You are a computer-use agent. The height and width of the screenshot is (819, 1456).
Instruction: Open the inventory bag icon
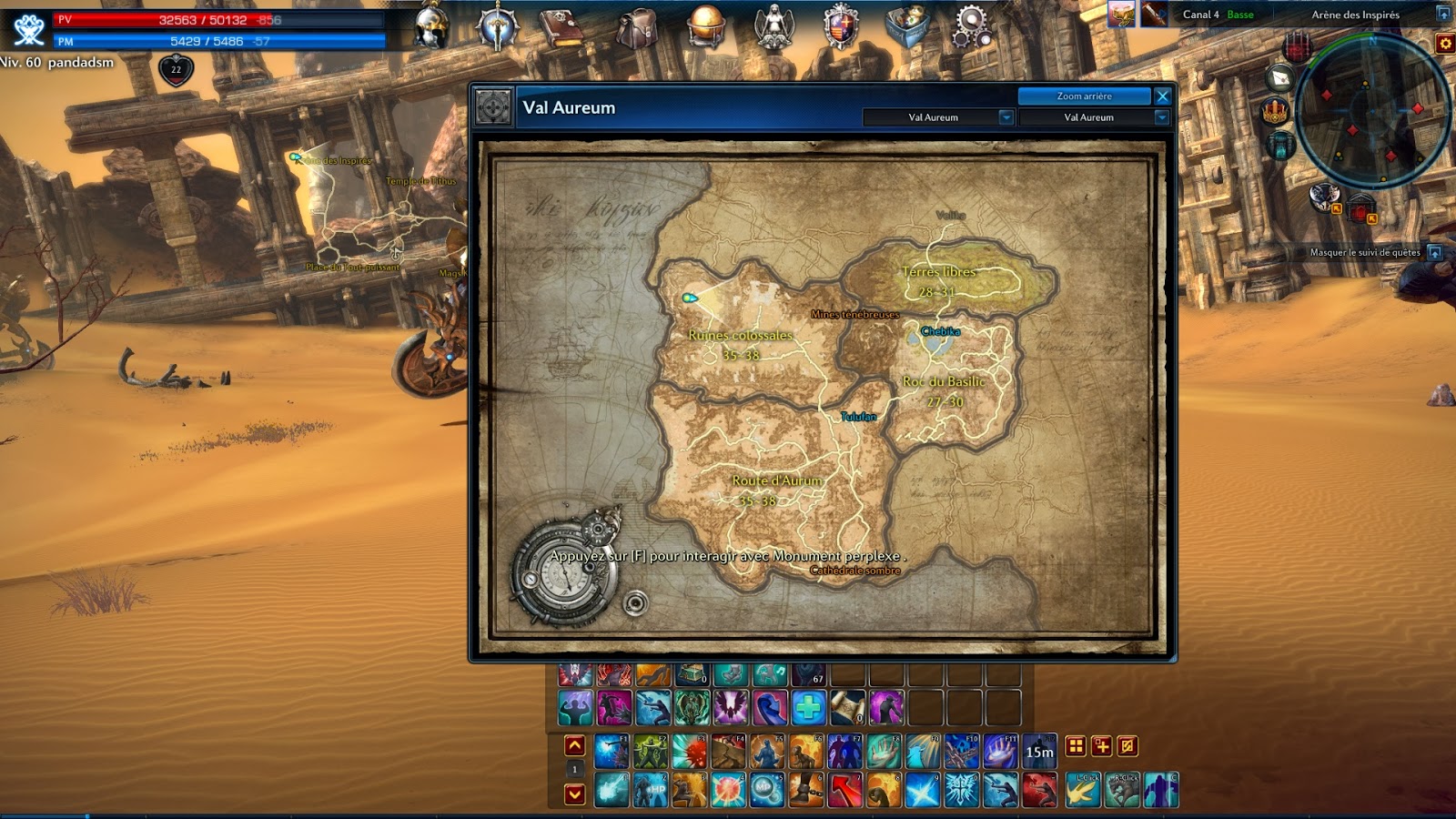637,25
